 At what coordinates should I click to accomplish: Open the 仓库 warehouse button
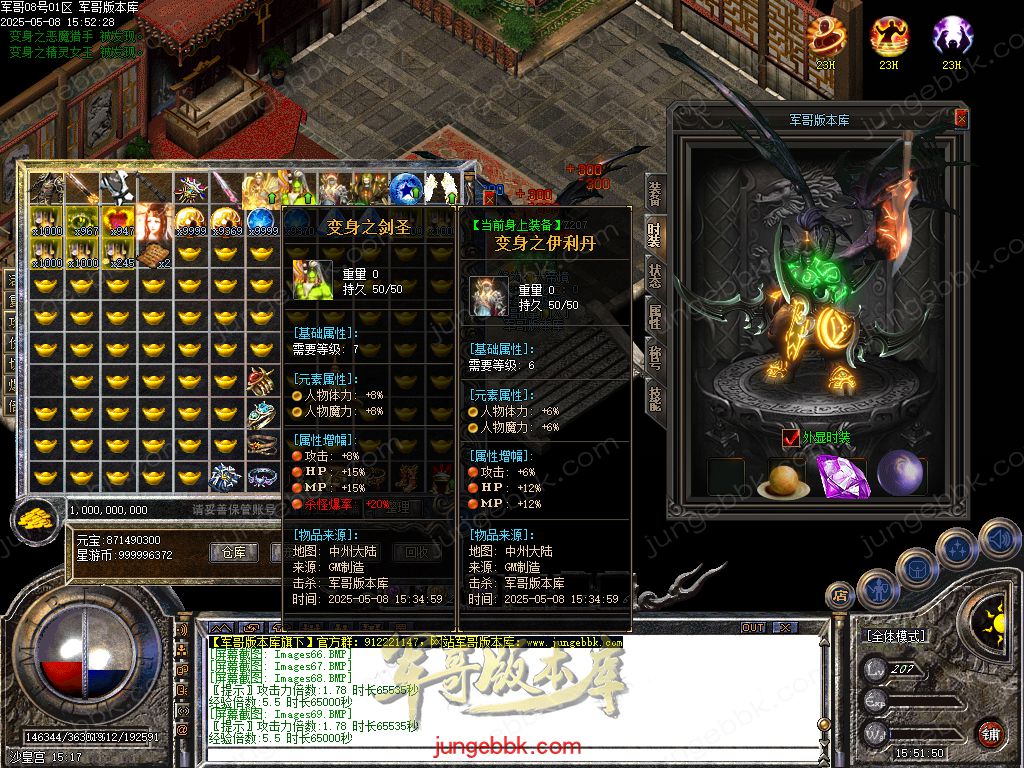233,552
